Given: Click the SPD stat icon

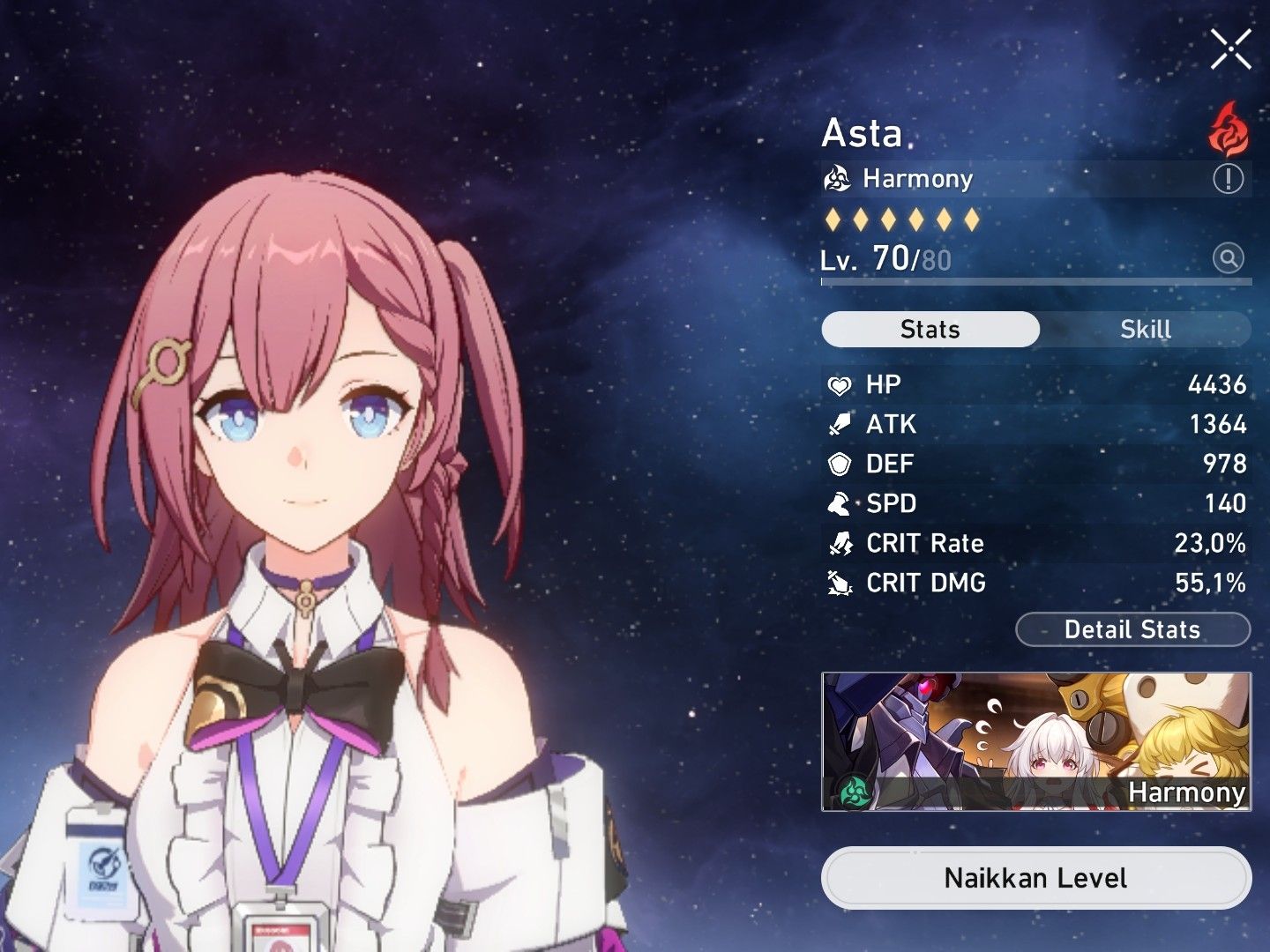Looking at the screenshot, I should pos(840,504).
